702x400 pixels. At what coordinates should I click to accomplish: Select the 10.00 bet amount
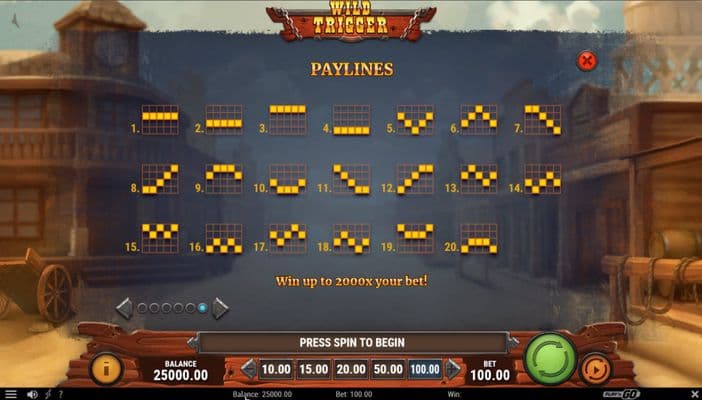click(276, 370)
